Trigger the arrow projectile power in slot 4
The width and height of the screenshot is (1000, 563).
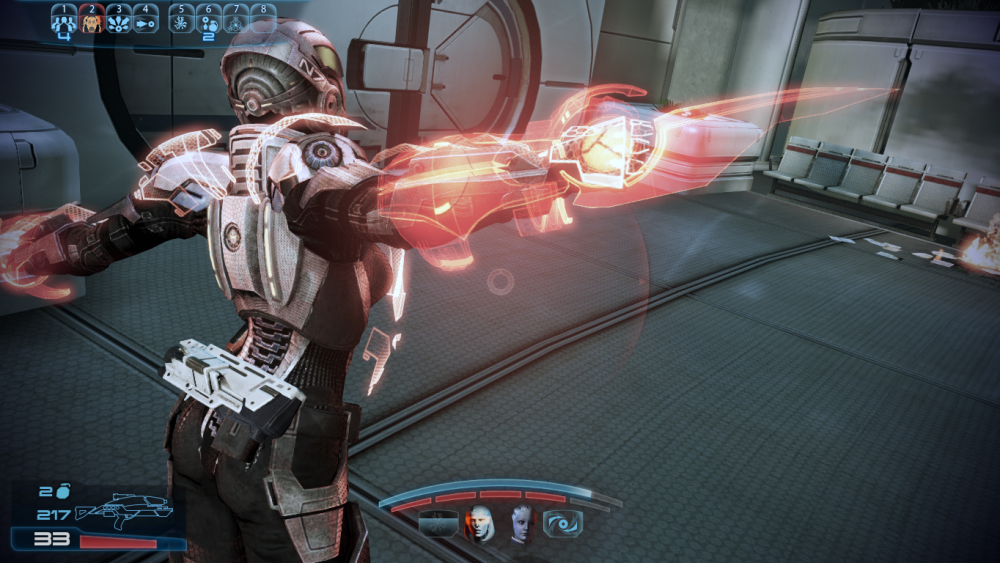pyautogui.click(x=145, y=21)
